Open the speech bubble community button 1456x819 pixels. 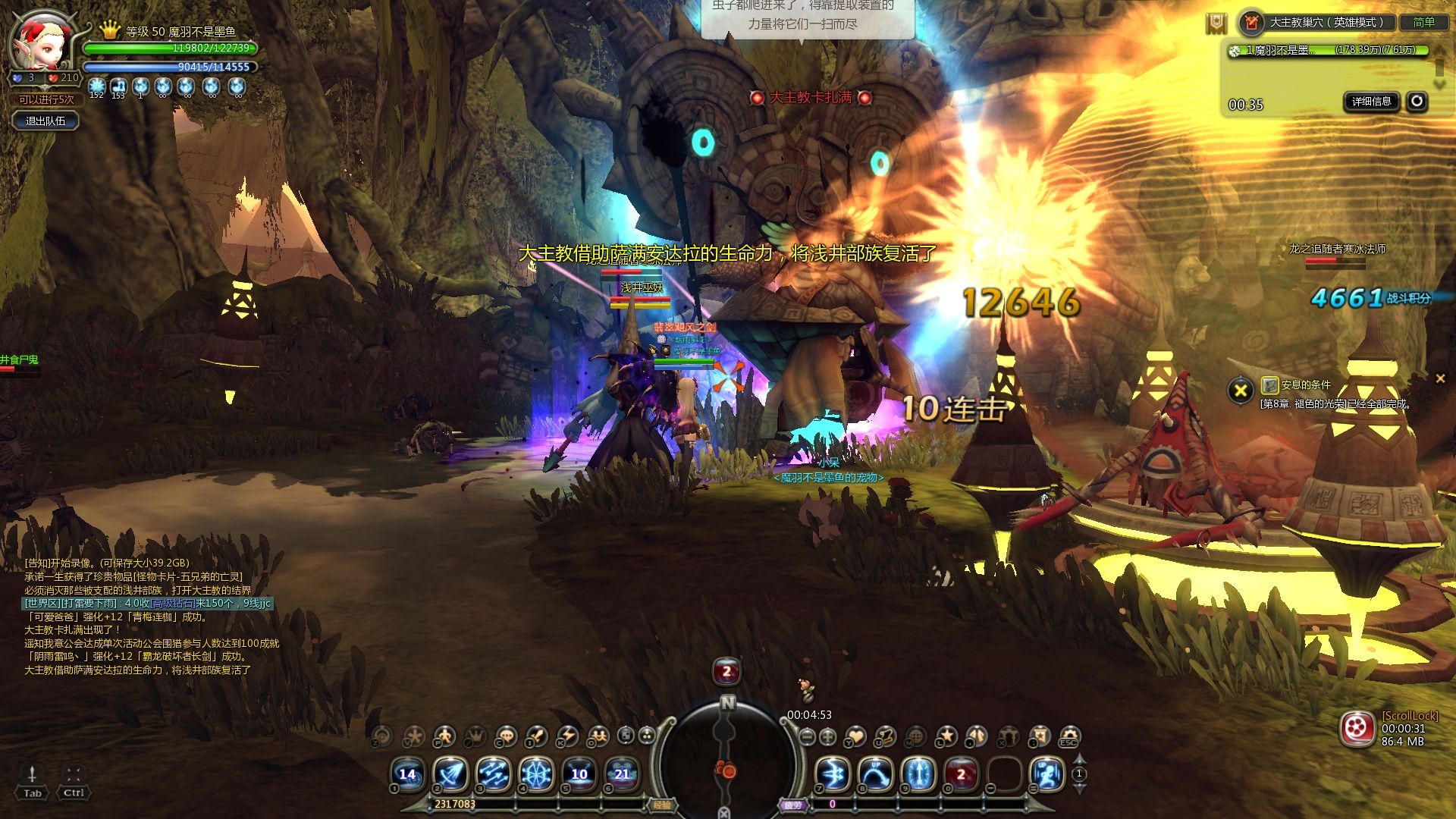point(505,736)
